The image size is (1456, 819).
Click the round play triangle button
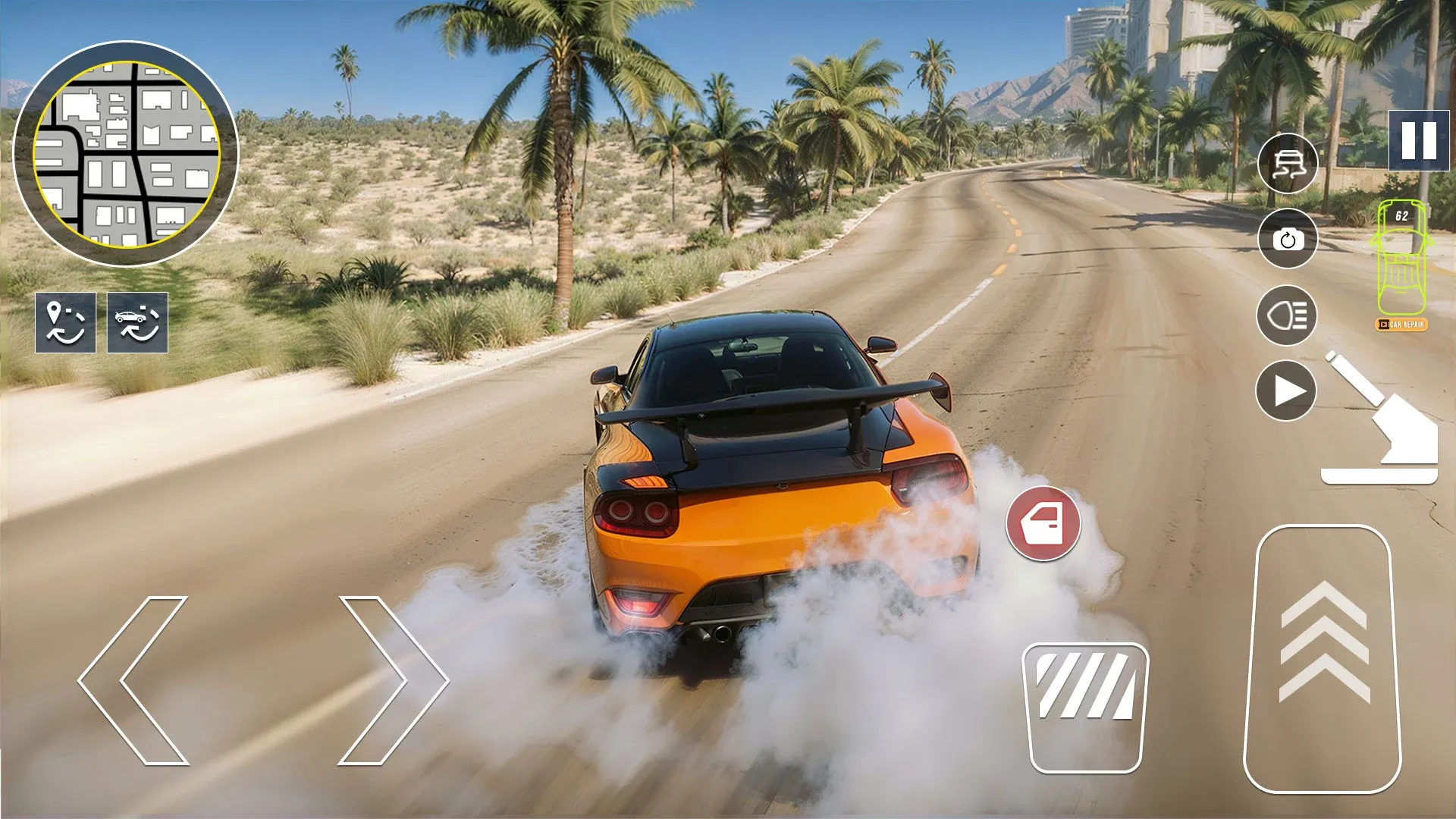pyautogui.click(x=1287, y=391)
